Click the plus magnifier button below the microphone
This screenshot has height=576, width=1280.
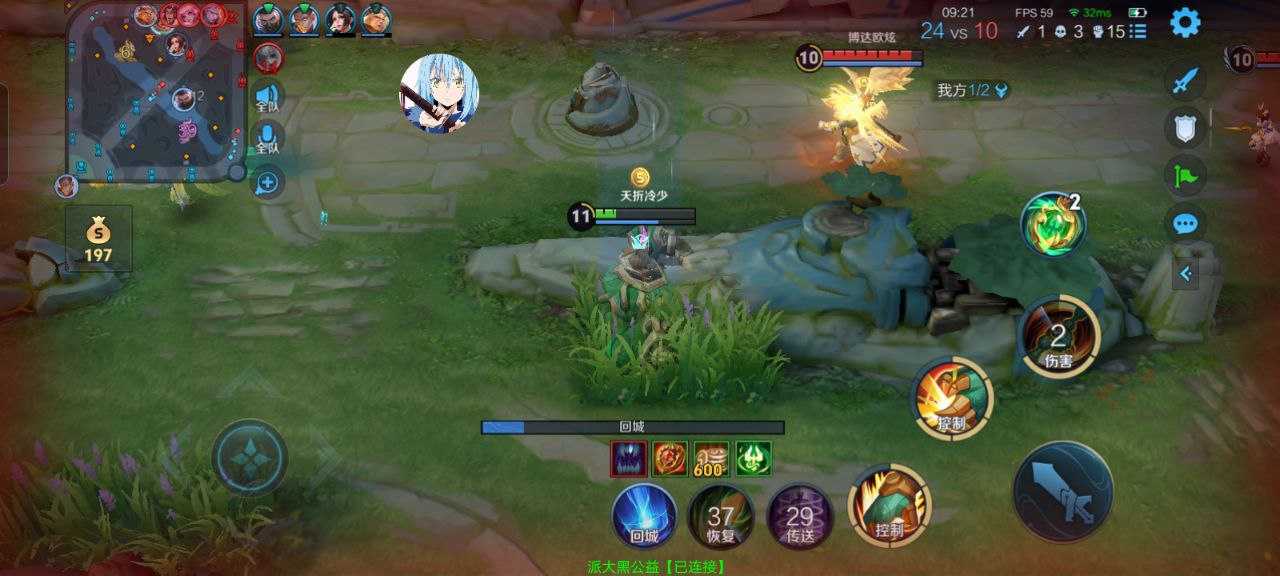(x=268, y=182)
